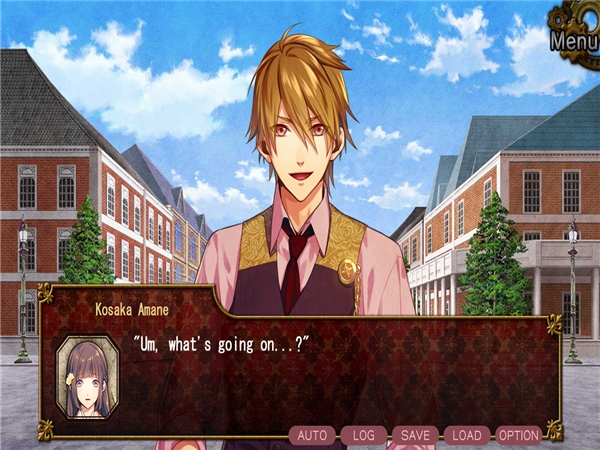Click the SAVE button
The height and width of the screenshot is (450, 600).
(x=415, y=435)
